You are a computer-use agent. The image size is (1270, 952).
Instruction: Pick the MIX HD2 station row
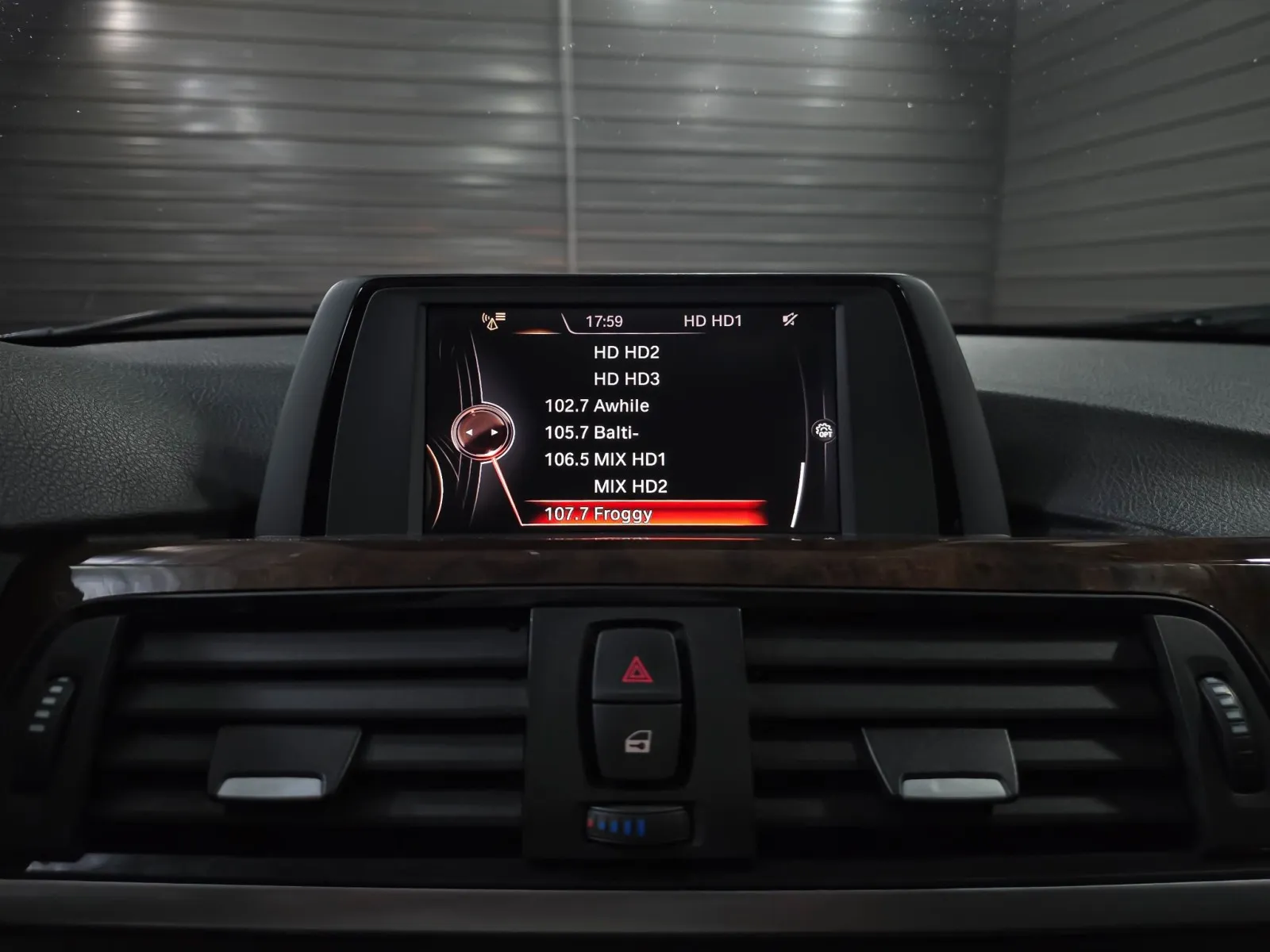630,486
